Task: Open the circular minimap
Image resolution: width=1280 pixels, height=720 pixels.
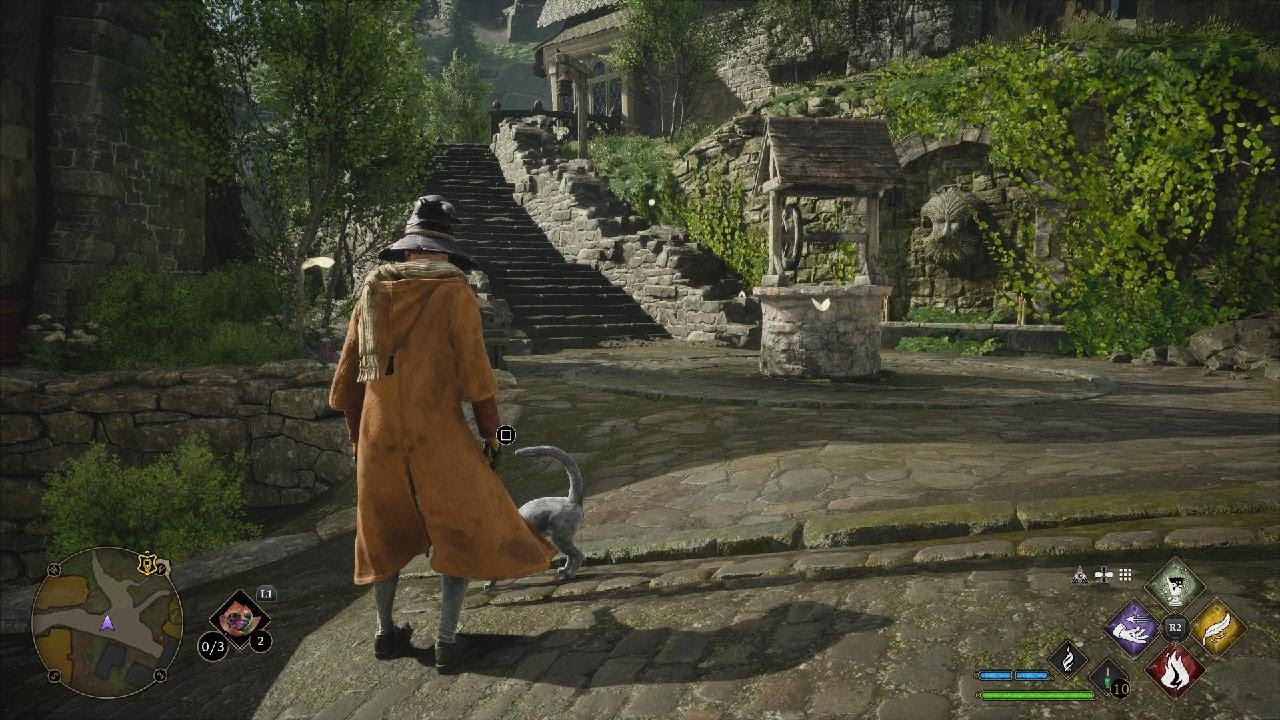Action: [x=107, y=622]
